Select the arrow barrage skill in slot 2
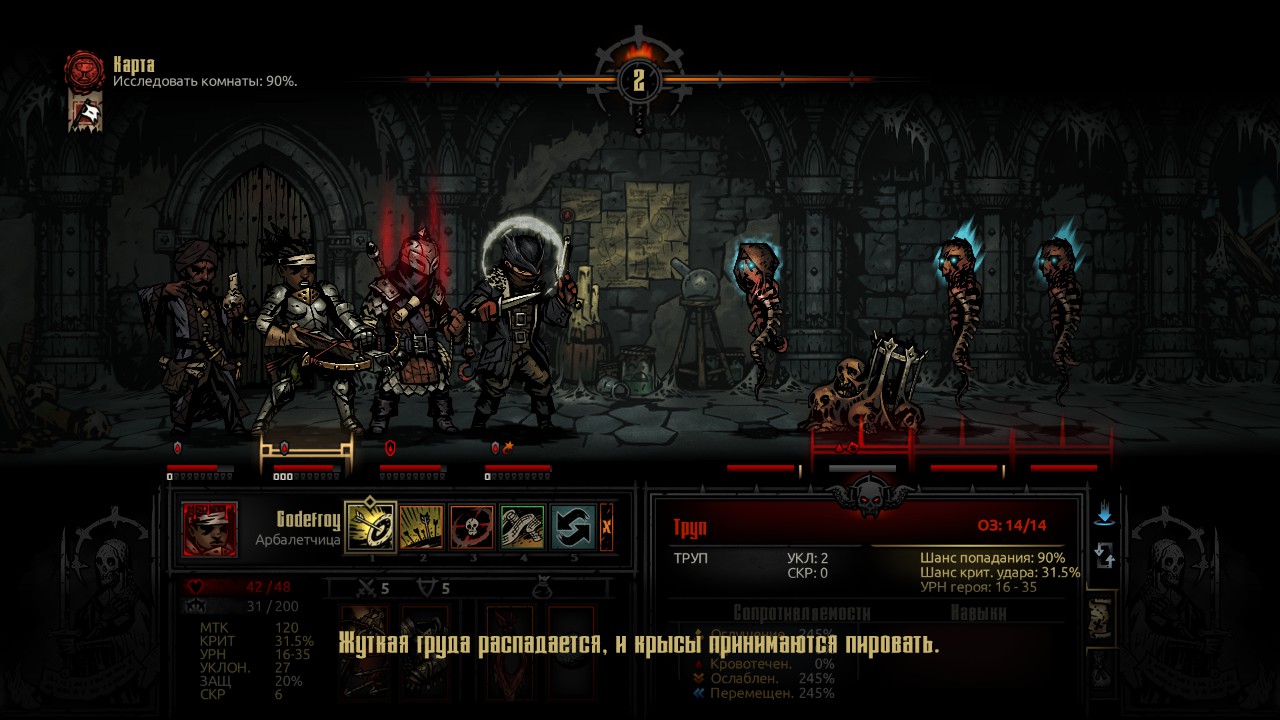Image resolution: width=1280 pixels, height=720 pixels. (x=422, y=528)
